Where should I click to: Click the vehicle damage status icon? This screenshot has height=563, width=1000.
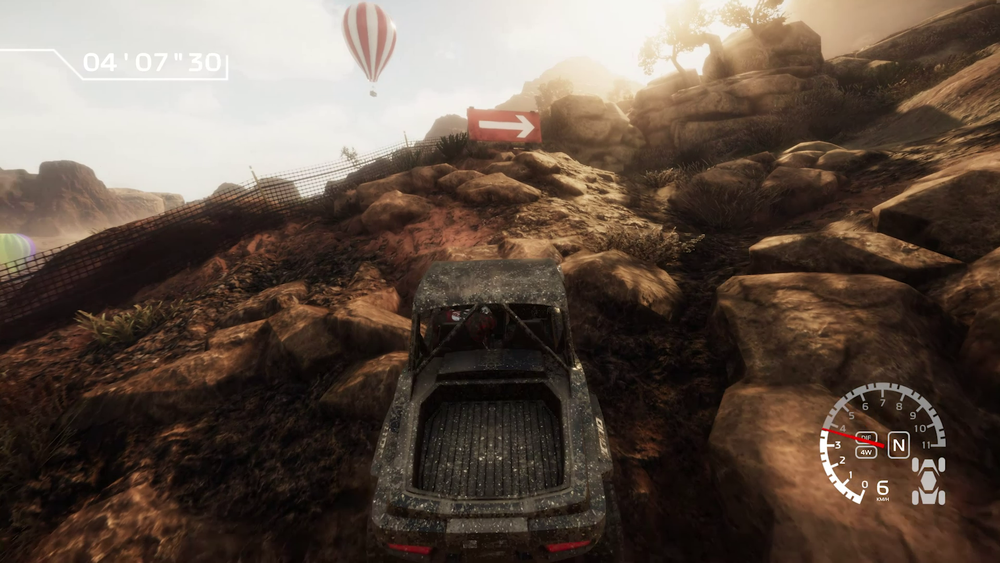point(928,482)
